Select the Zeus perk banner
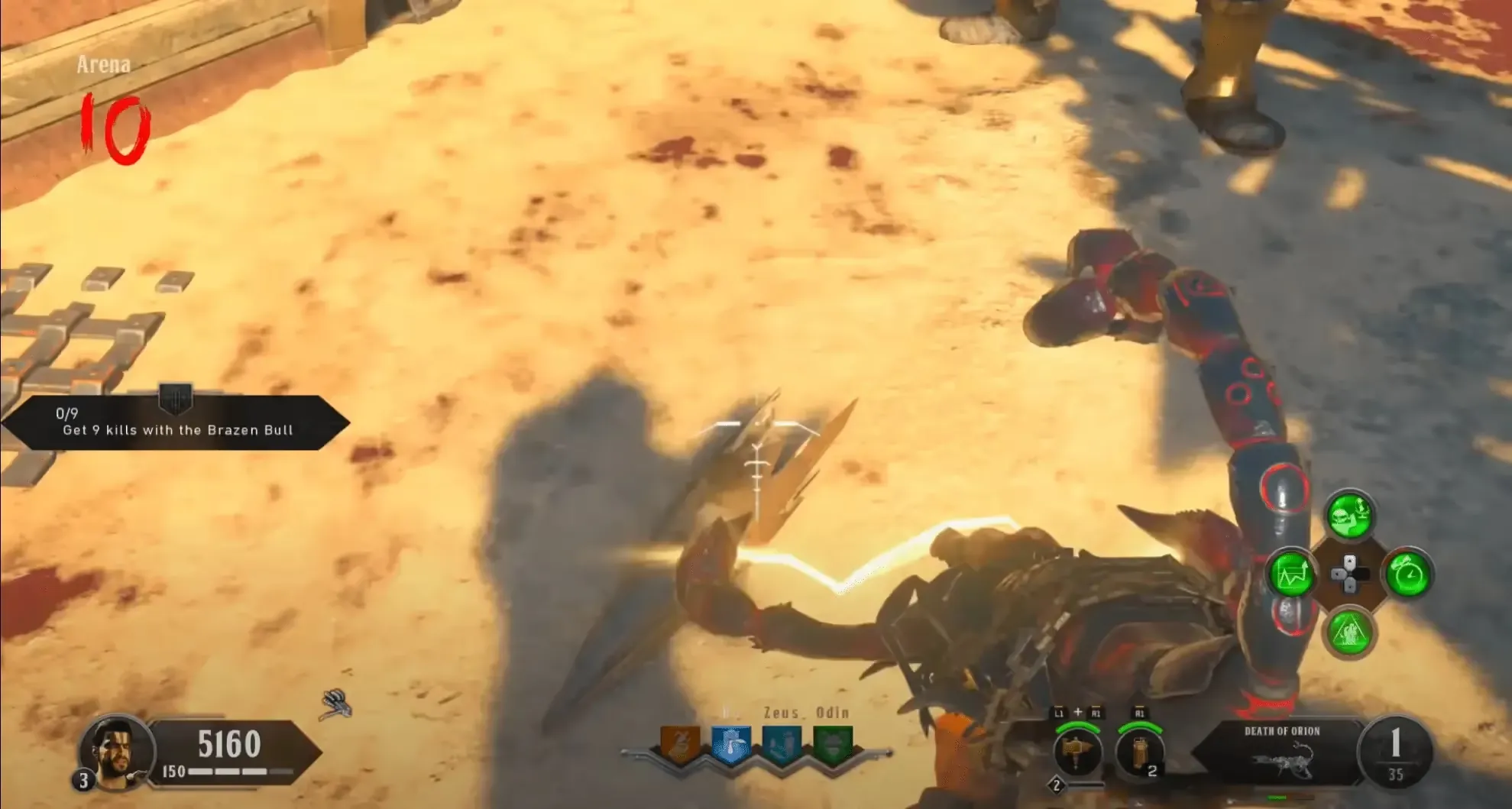The width and height of the screenshot is (1512, 809). 782,746
